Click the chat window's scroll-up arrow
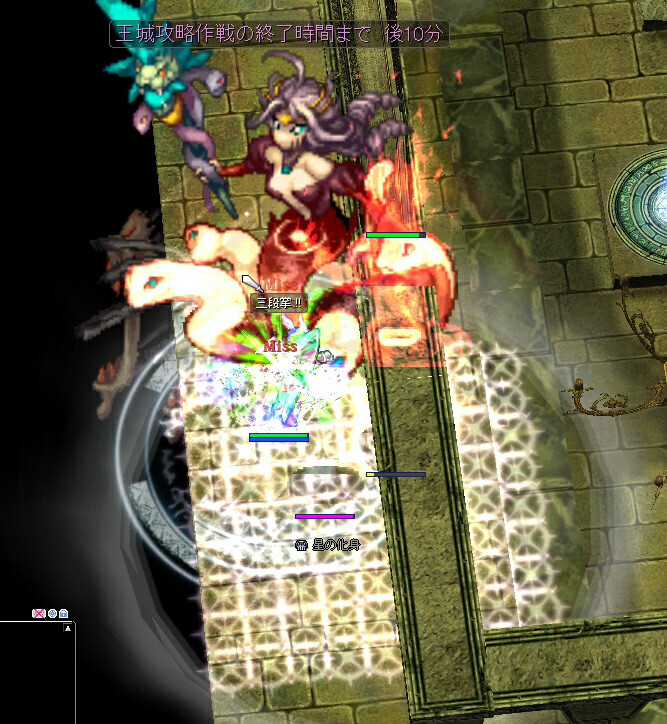The height and width of the screenshot is (724, 667). point(68,629)
